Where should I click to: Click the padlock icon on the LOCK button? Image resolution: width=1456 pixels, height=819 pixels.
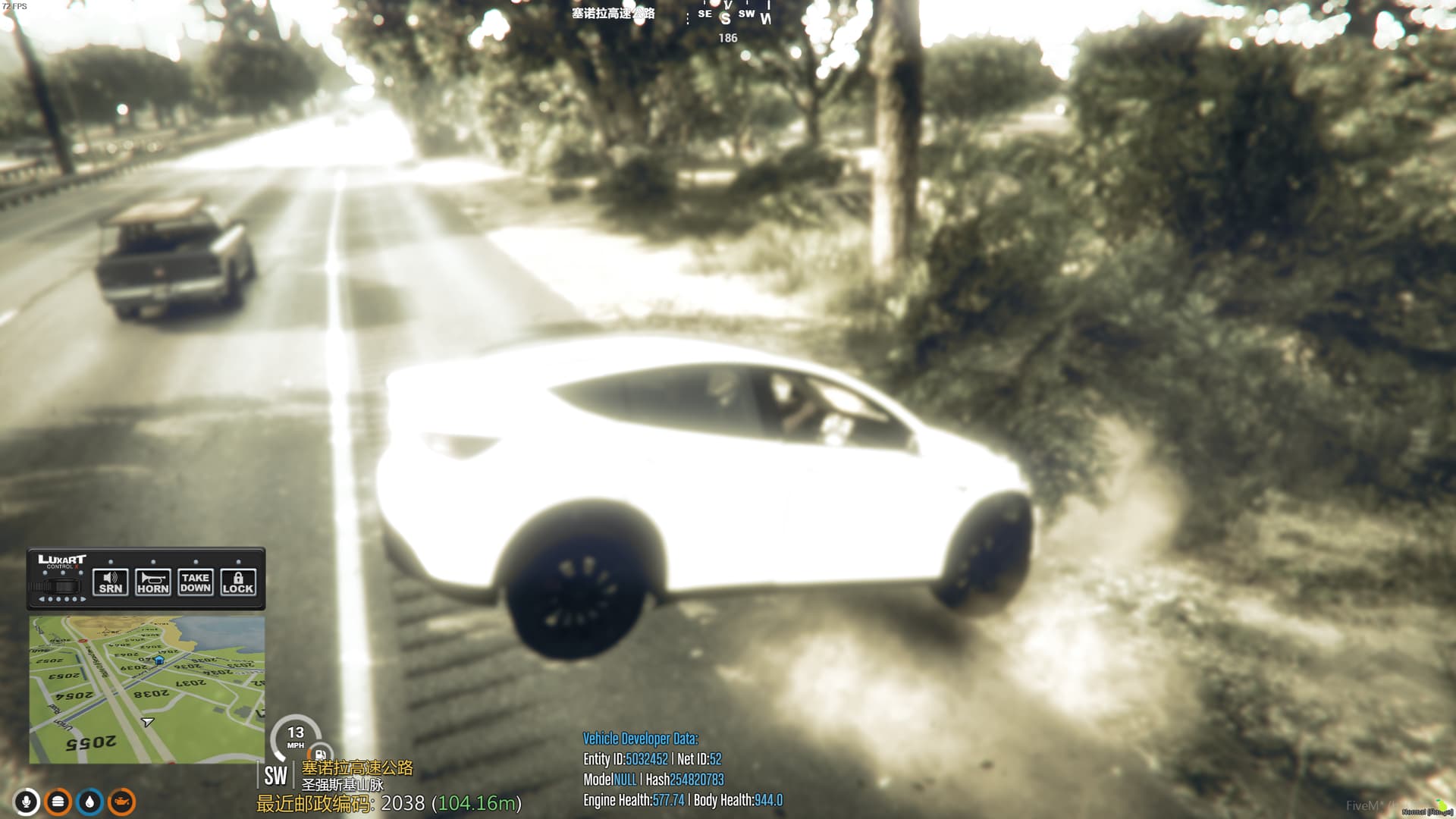click(x=237, y=578)
